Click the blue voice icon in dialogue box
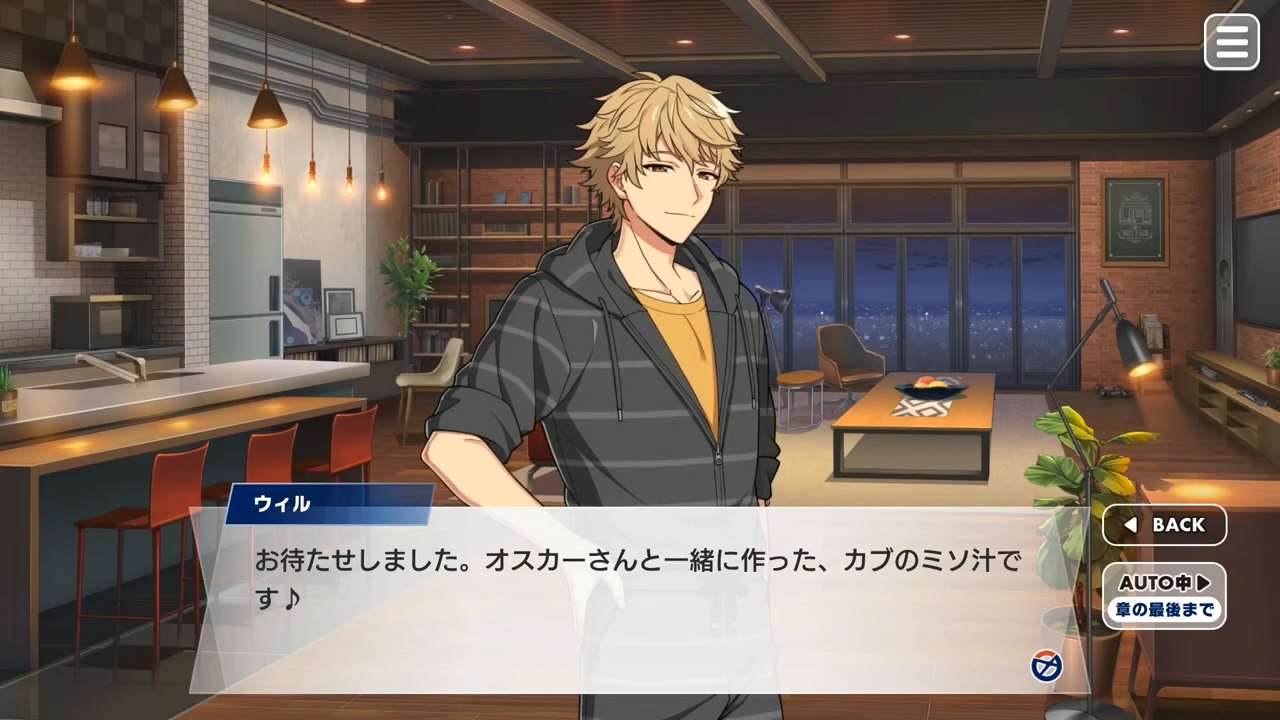Screen dimensions: 1280x720 1046,666
